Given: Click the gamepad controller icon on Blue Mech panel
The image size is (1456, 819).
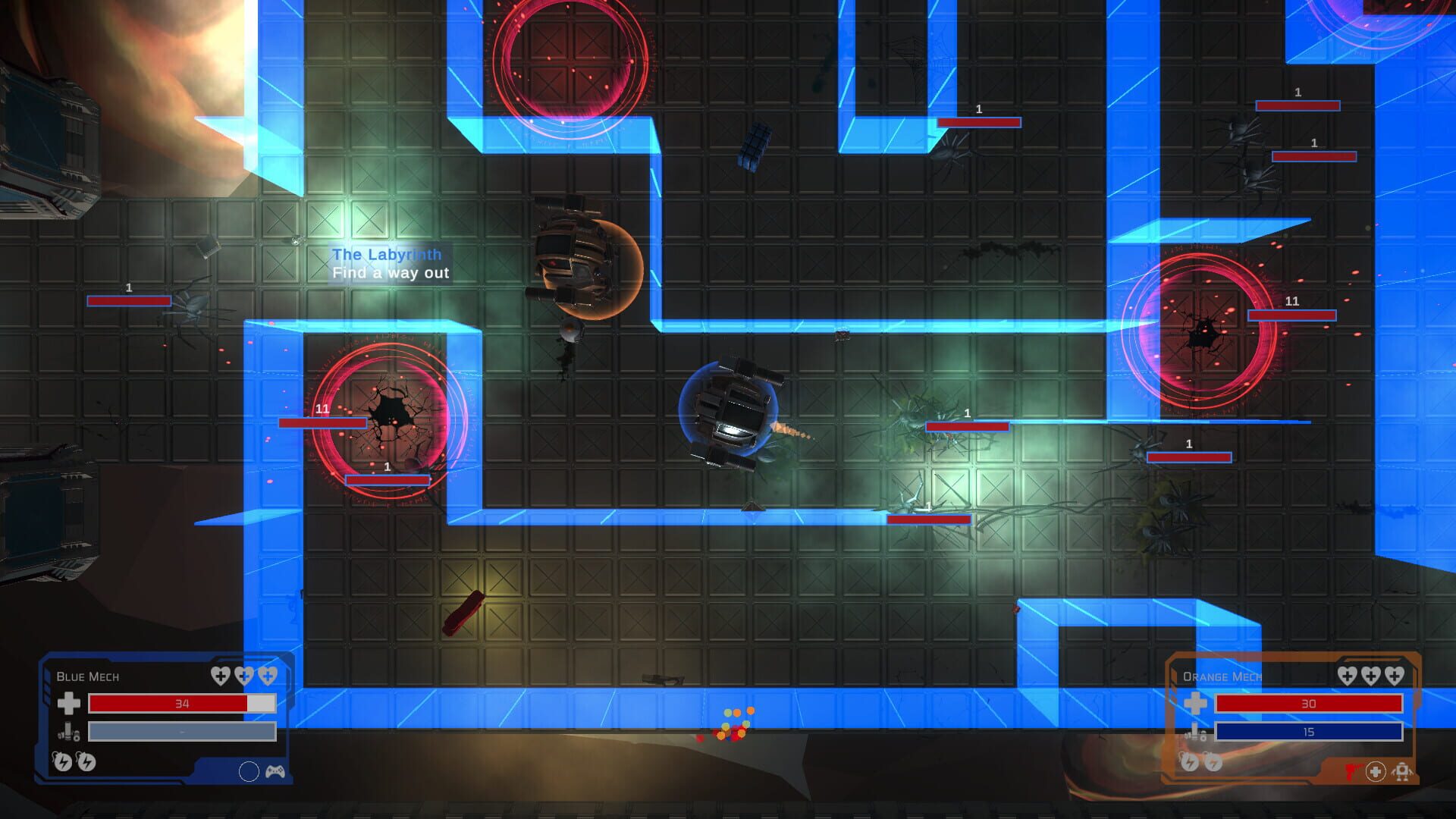Looking at the screenshot, I should tap(275, 772).
